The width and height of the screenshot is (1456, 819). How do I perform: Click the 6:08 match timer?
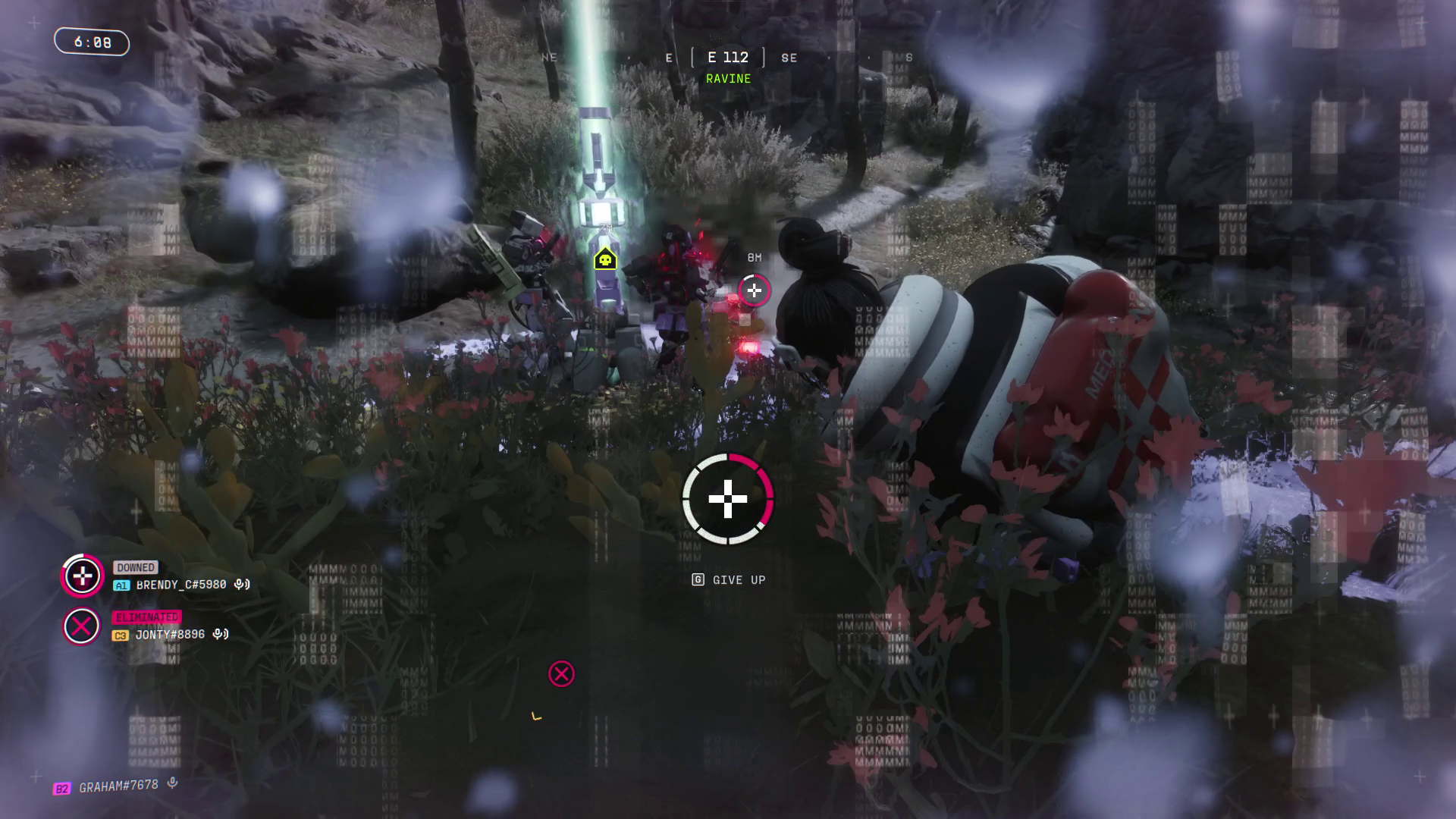coord(91,42)
